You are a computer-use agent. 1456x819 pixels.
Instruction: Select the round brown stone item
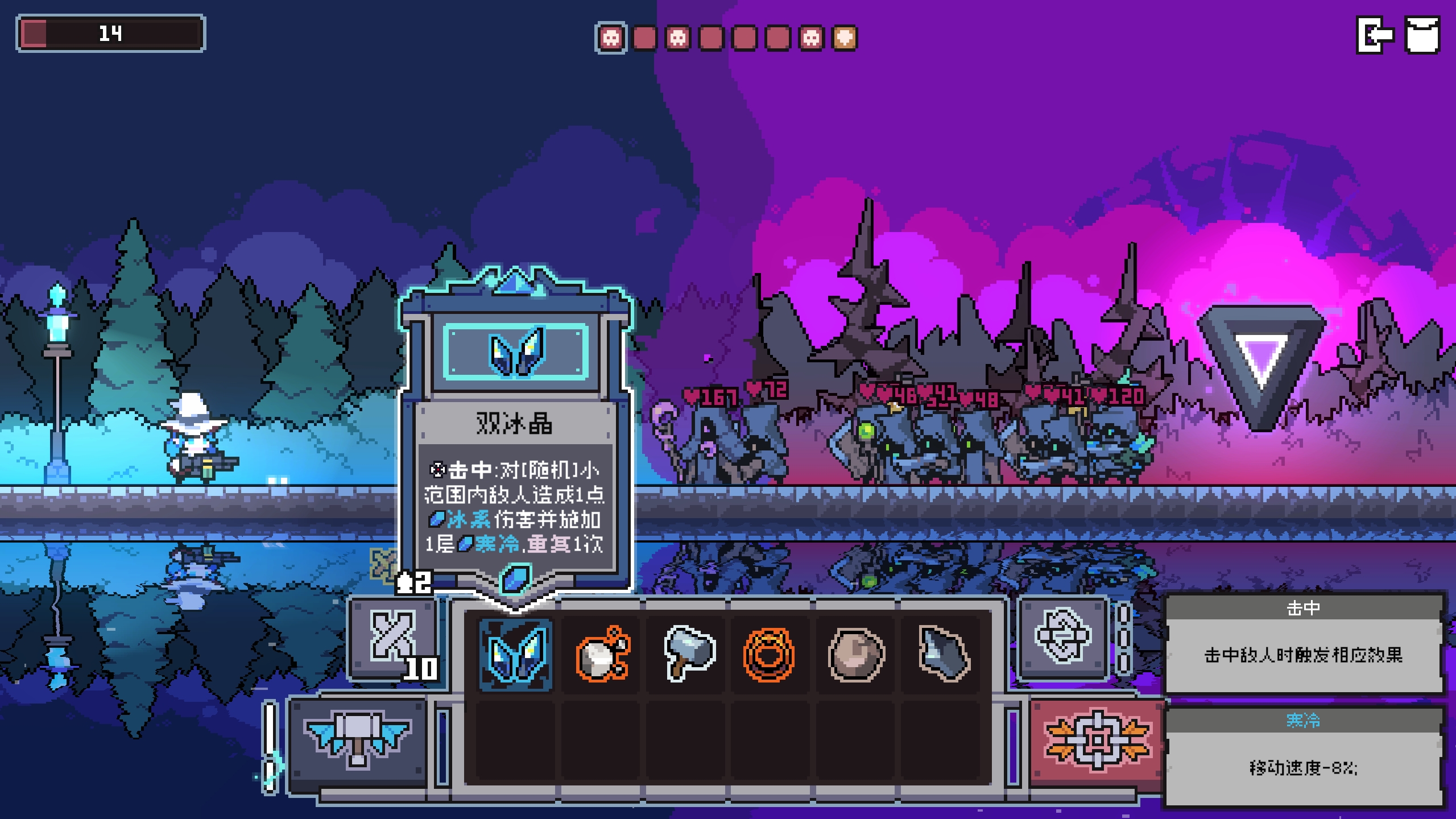[856, 655]
